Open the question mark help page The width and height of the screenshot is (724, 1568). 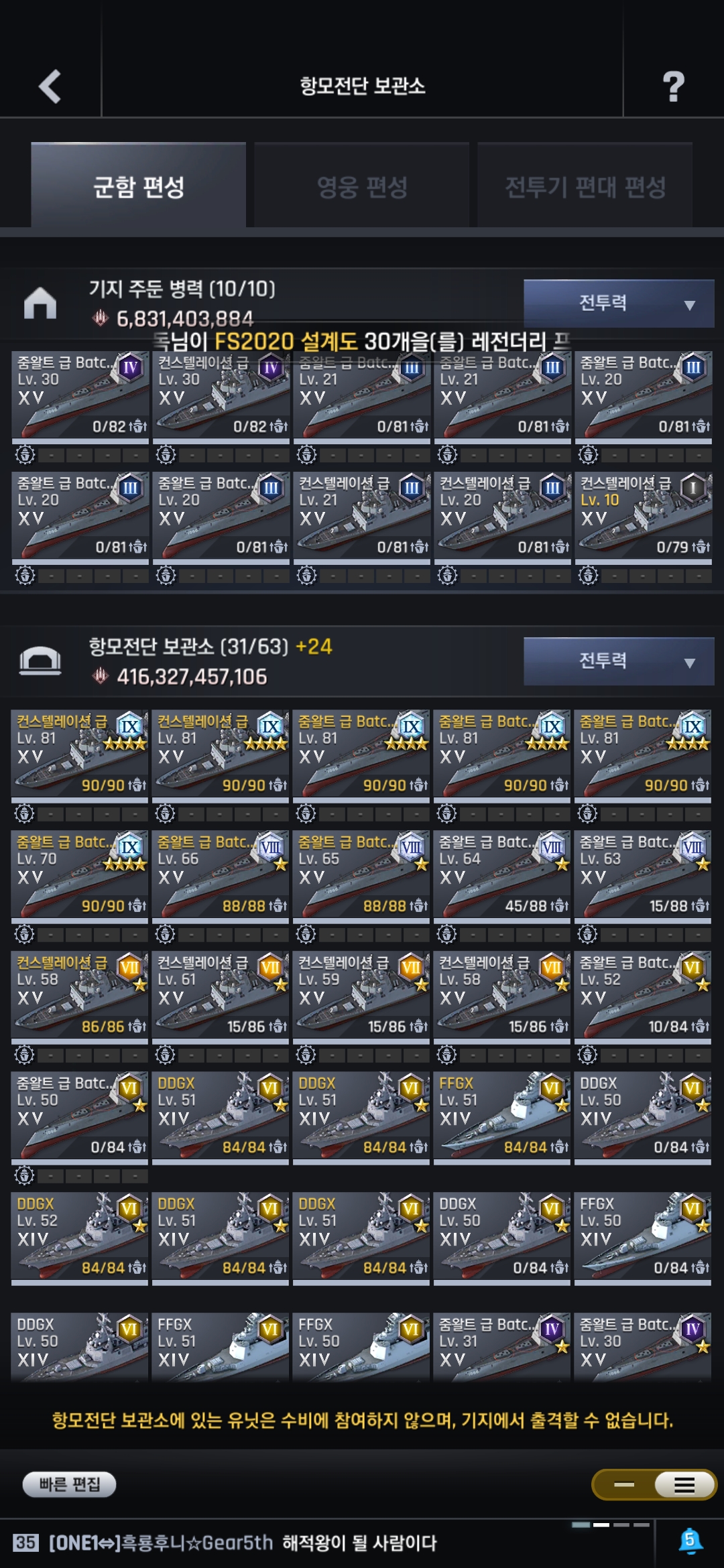pos(673,86)
